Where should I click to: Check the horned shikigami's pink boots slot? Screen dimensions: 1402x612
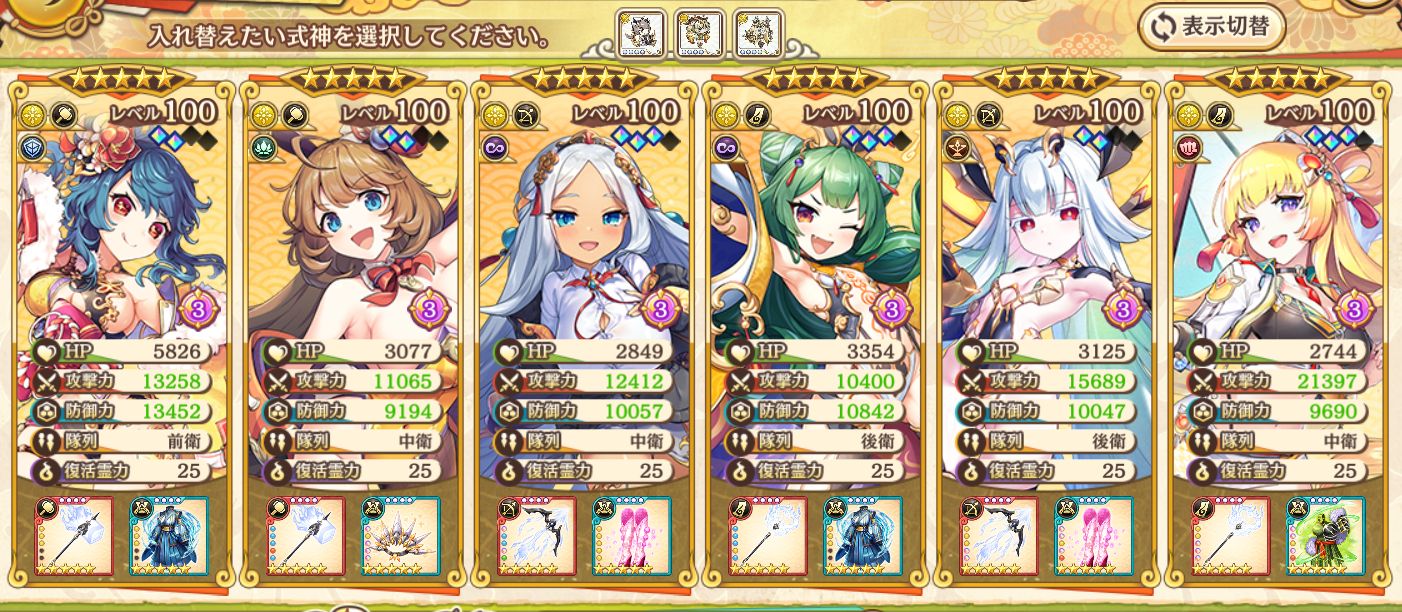1094,537
